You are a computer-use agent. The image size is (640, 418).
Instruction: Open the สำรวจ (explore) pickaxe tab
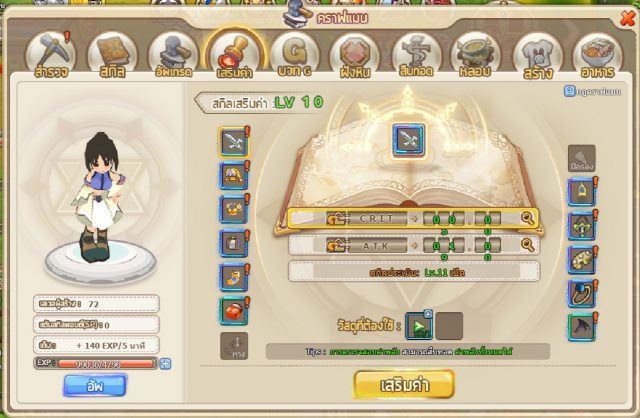[50, 56]
